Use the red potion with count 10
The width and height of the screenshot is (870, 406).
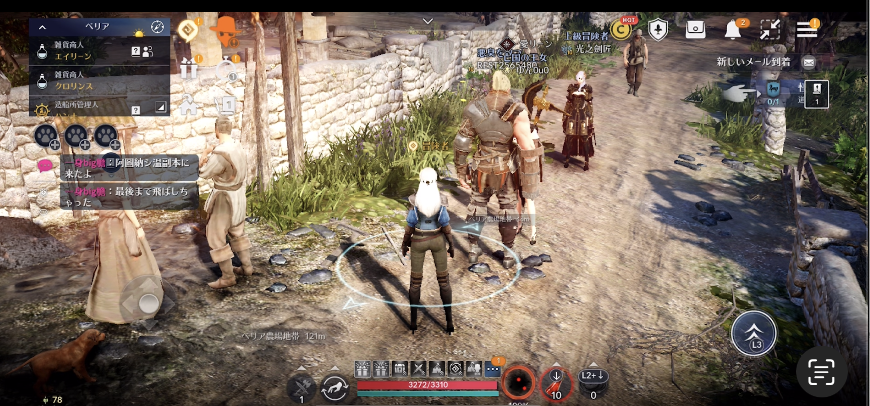tap(556, 383)
